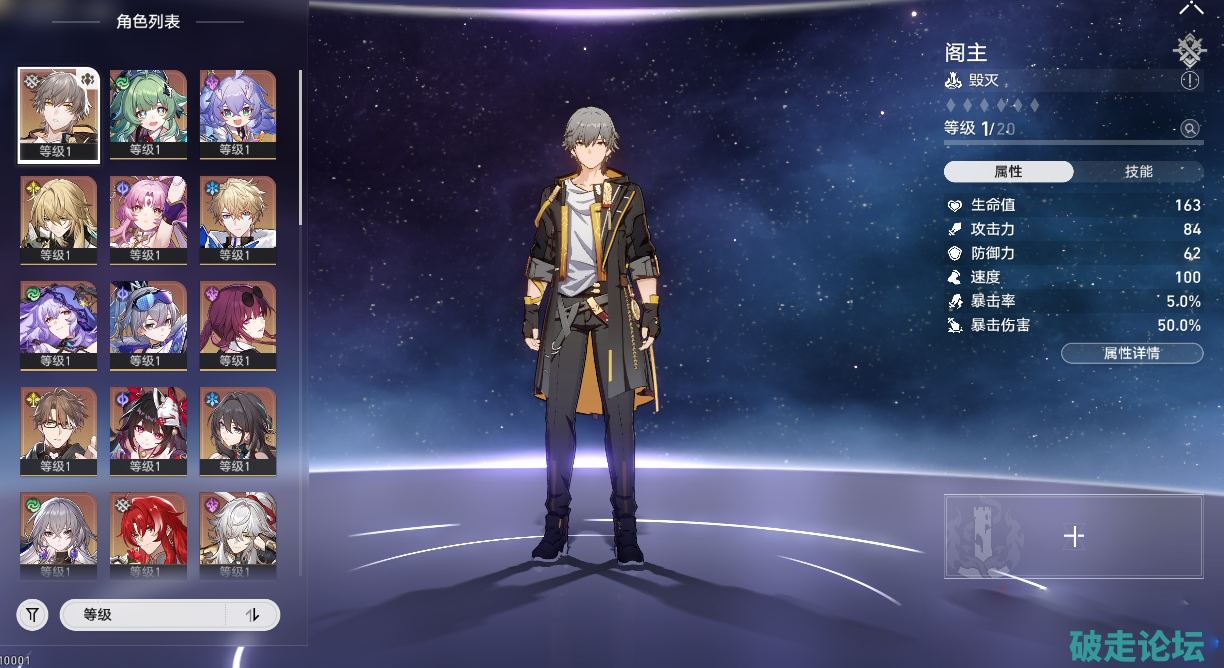Switch to the 技能 skills tab
This screenshot has width=1224, height=668.
coord(1138,172)
